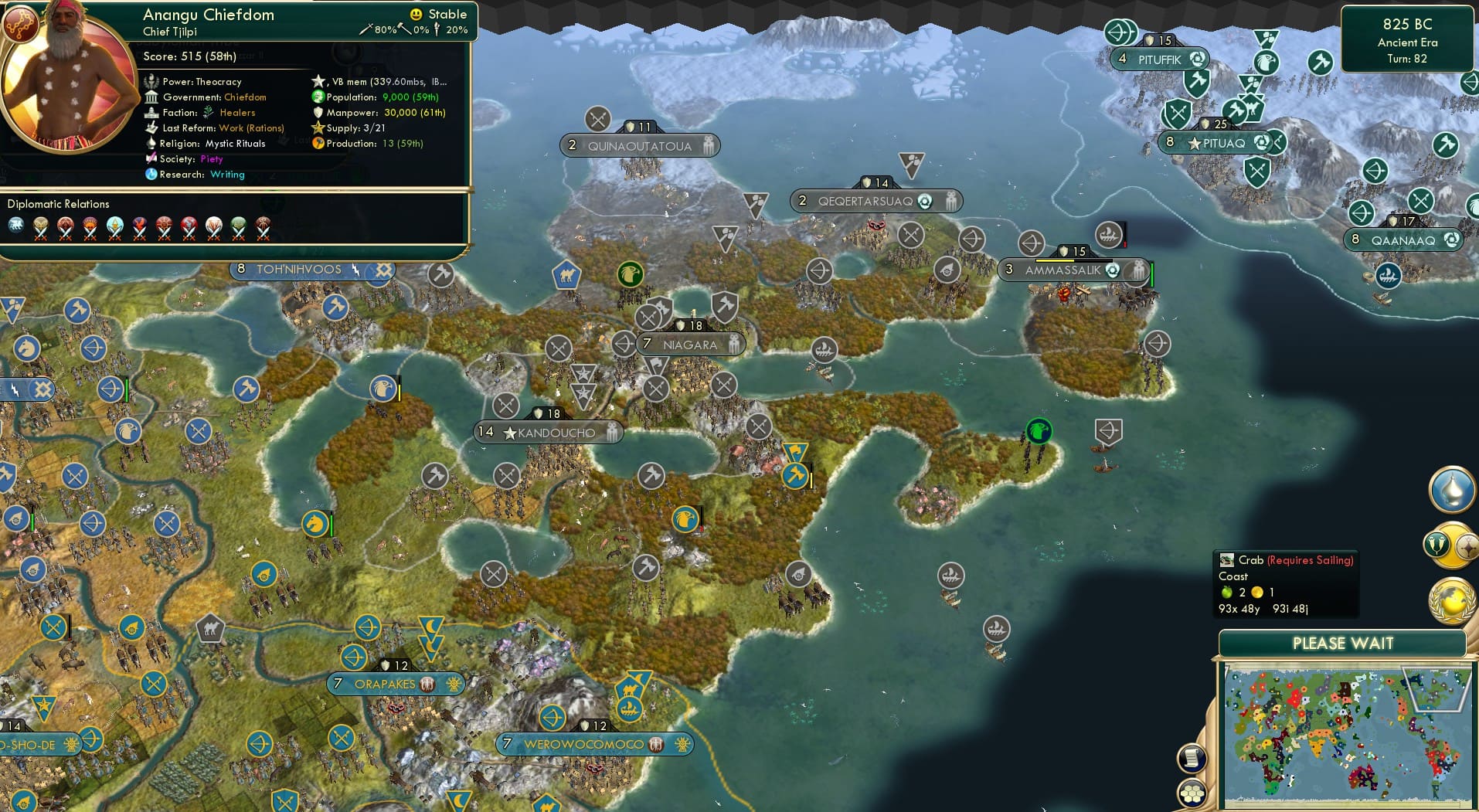Click the green leader icon in Diplomatic Relations
1479x812 pixels.
point(239,226)
